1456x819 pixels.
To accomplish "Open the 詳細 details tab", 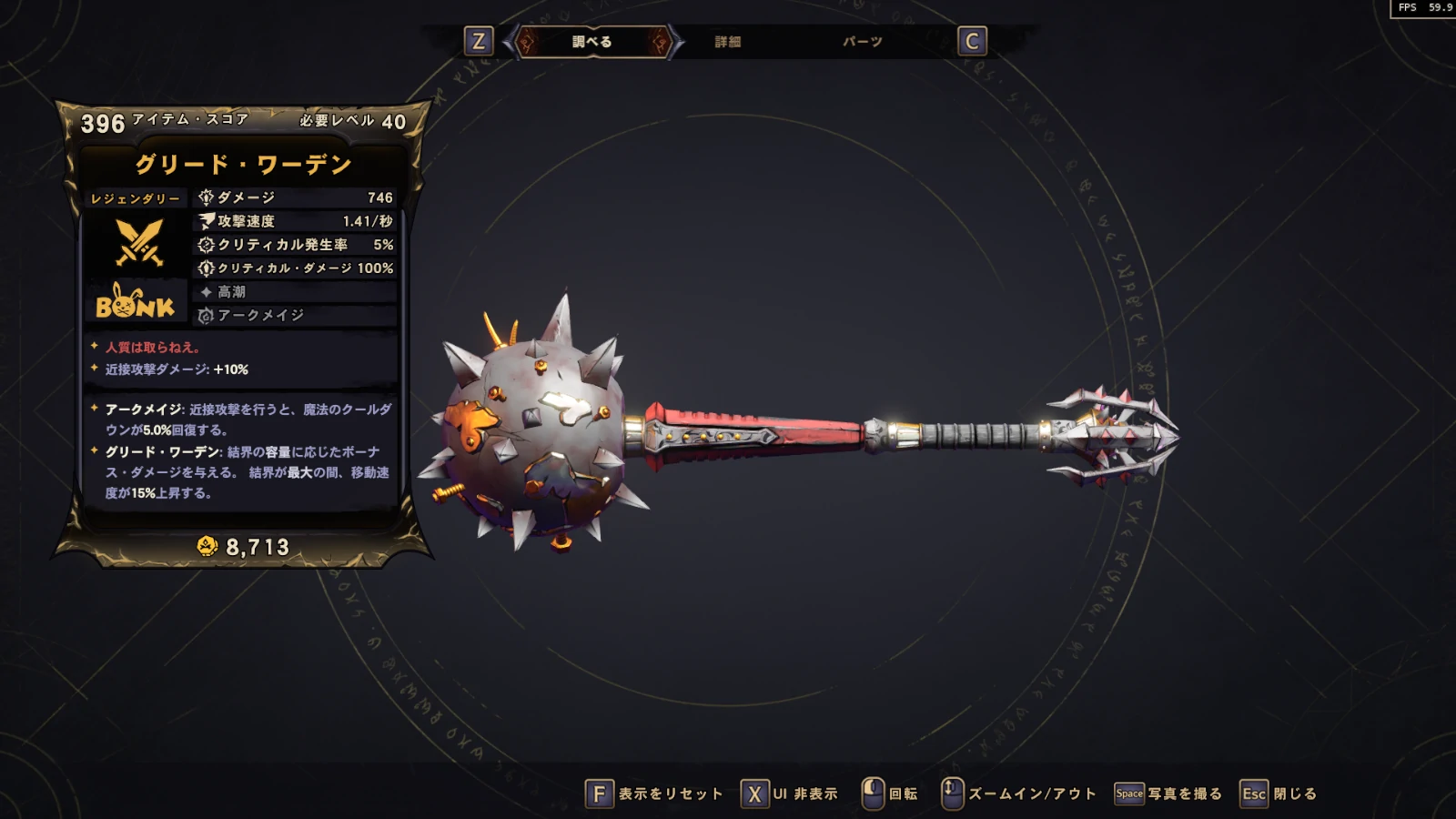I will click(727, 42).
